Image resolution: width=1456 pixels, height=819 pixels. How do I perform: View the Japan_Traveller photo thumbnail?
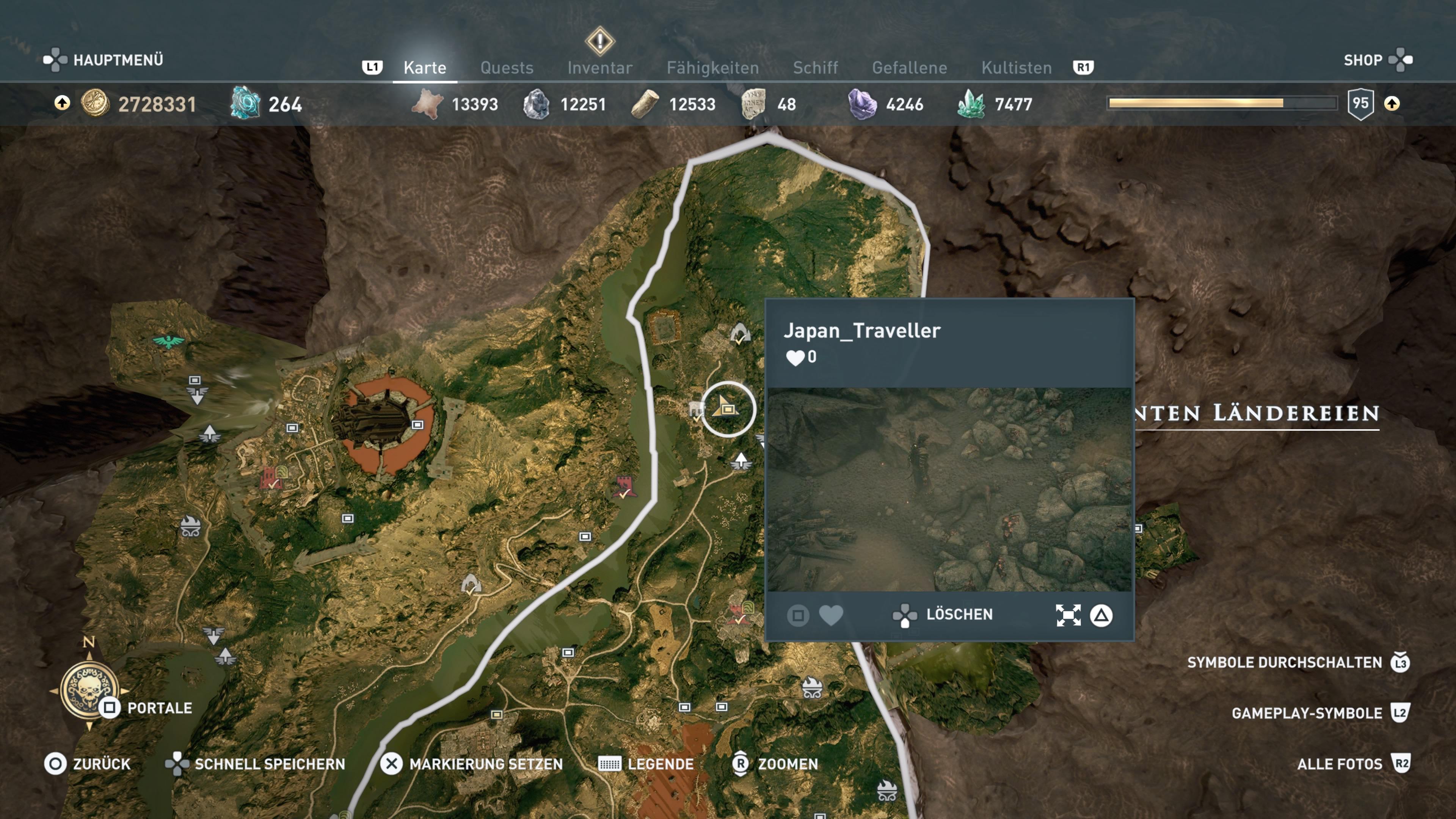tap(949, 490)
